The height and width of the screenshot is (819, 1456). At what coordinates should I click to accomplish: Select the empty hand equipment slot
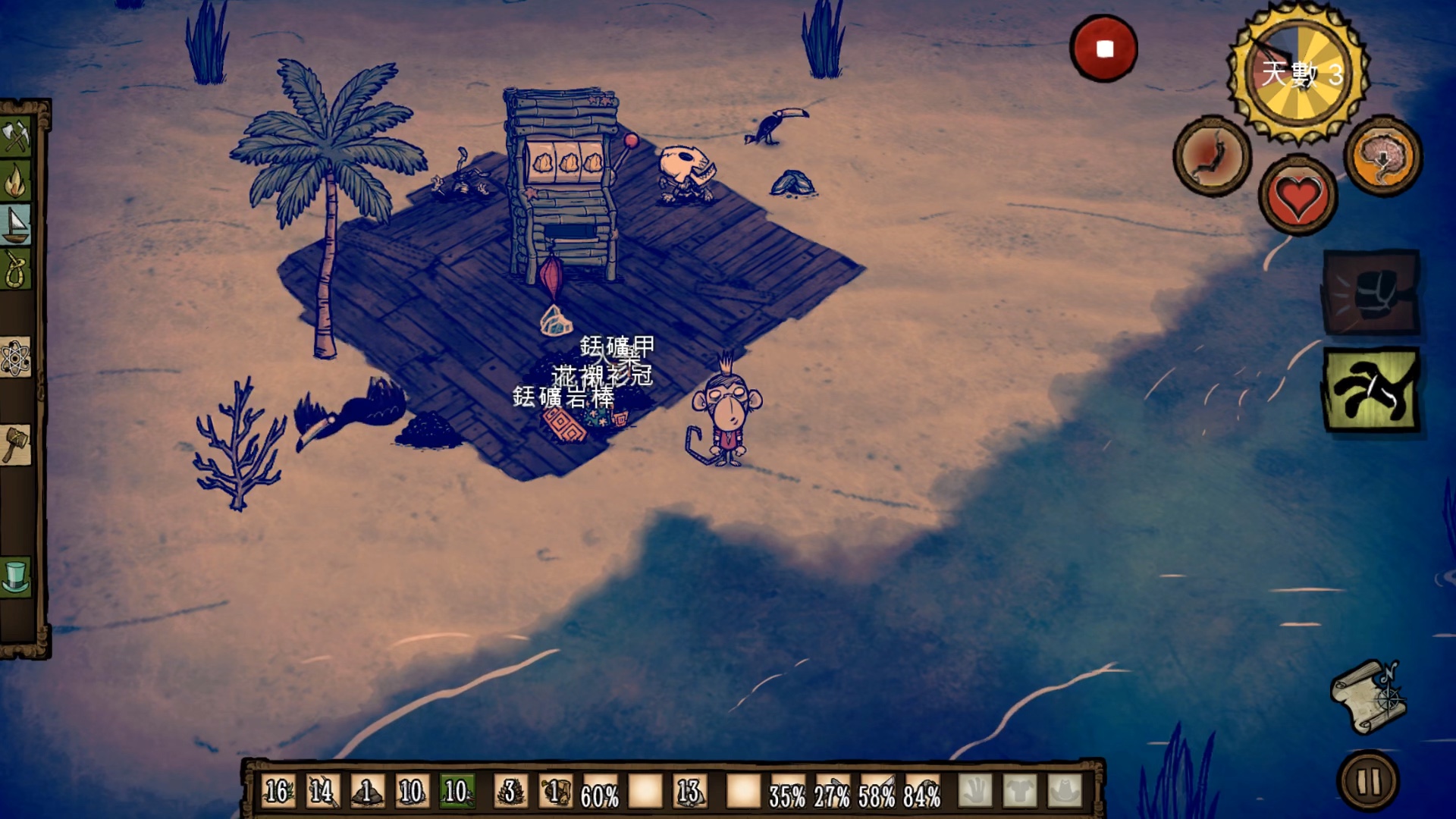pyautogui.click(x=975, y=792)
